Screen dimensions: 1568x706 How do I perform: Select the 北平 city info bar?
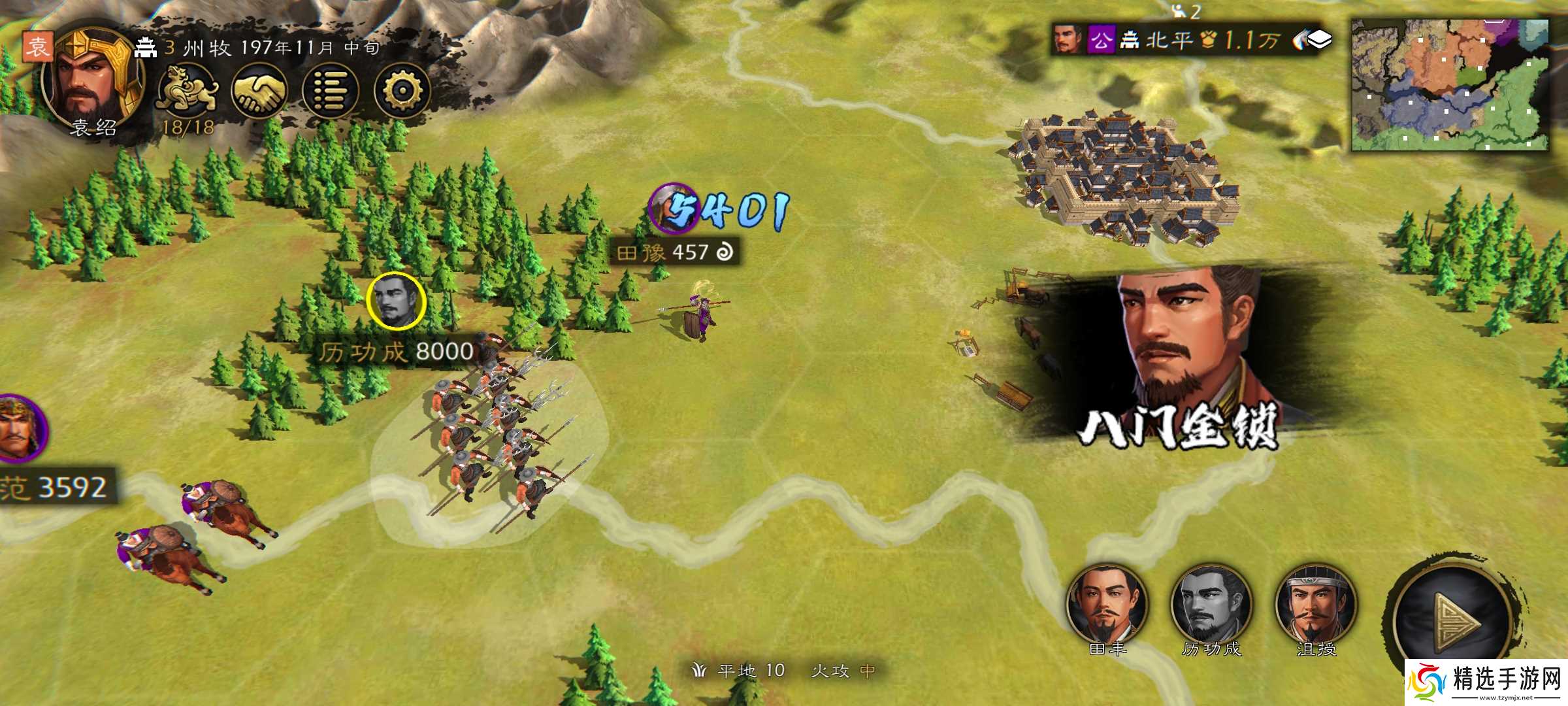1169,41
